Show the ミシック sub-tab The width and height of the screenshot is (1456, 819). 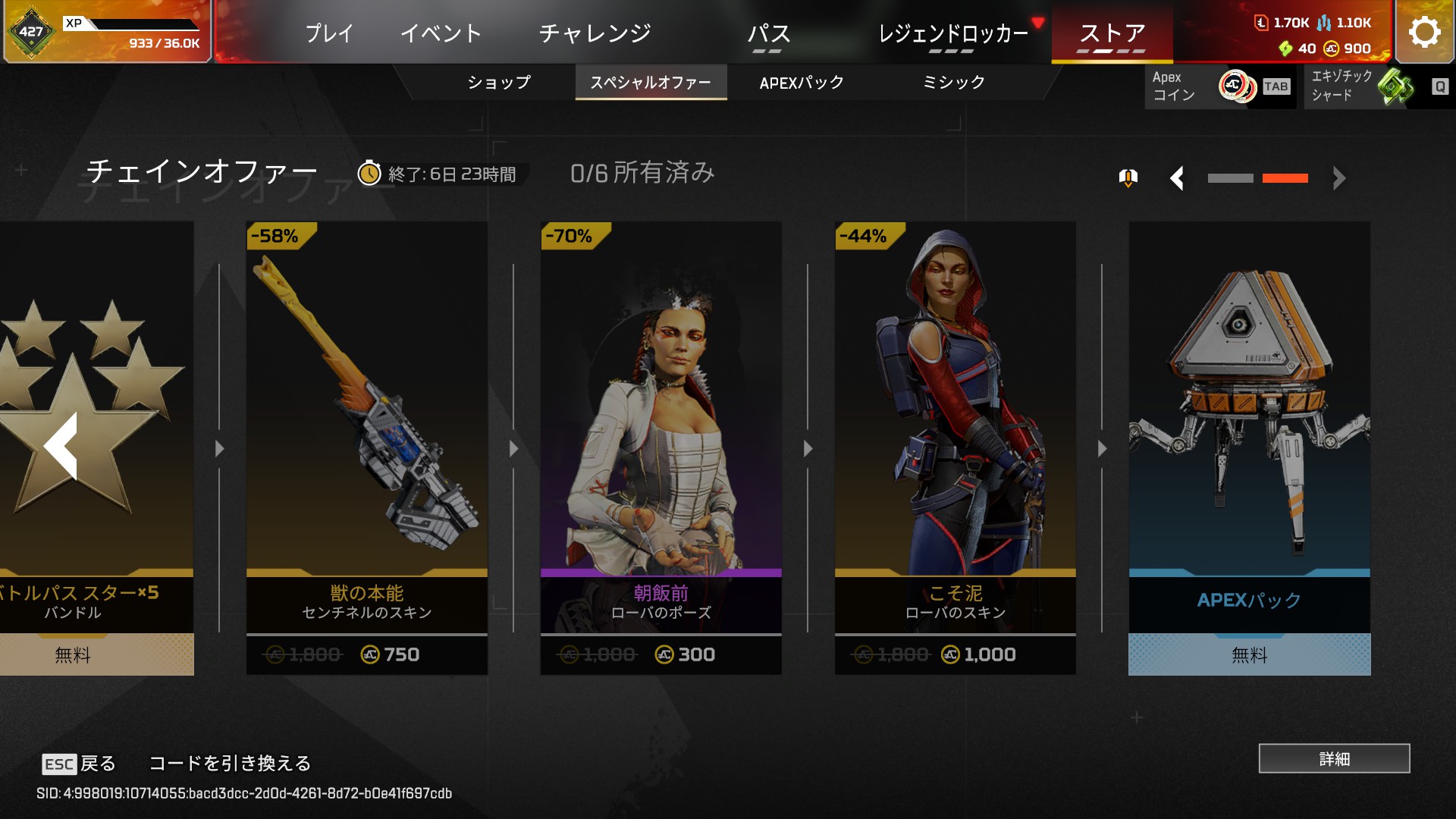click(953, 82)
